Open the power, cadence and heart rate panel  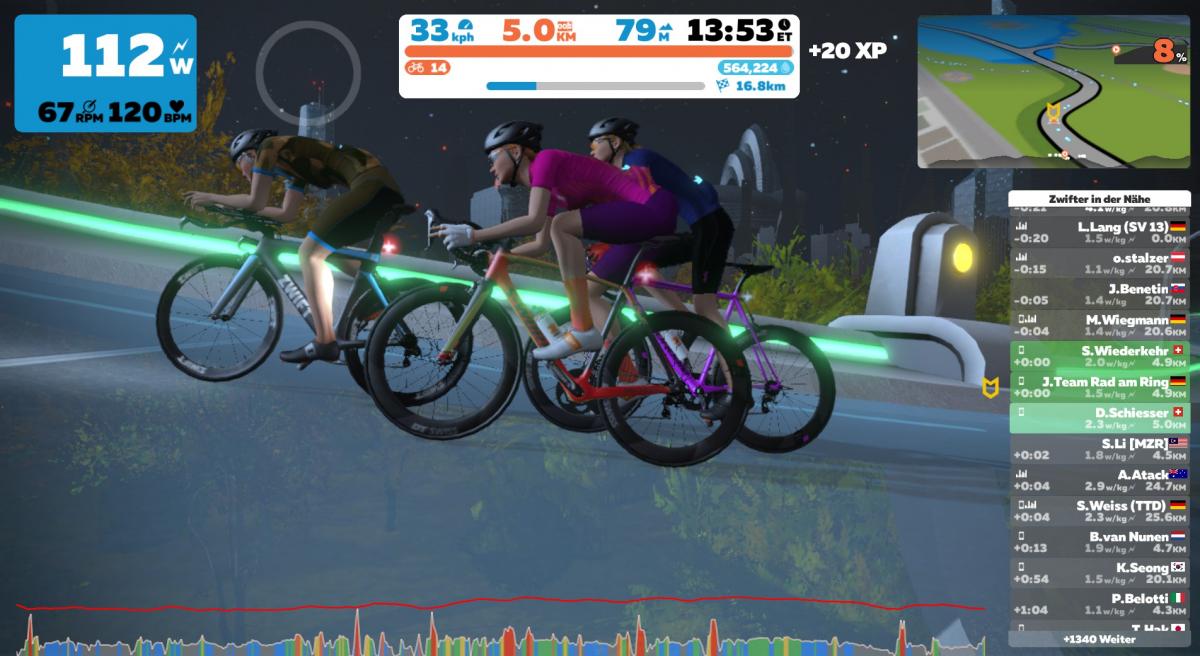click(105, 74)
